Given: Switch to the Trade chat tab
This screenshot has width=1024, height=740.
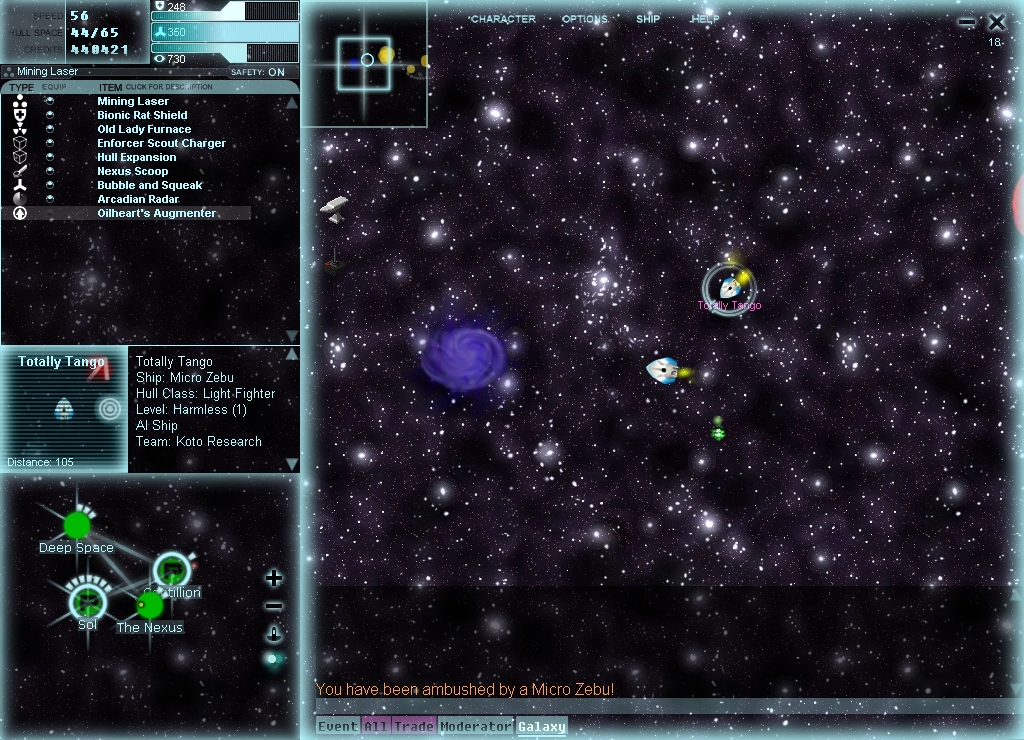Looking at the screenshot, I should 413,726.
